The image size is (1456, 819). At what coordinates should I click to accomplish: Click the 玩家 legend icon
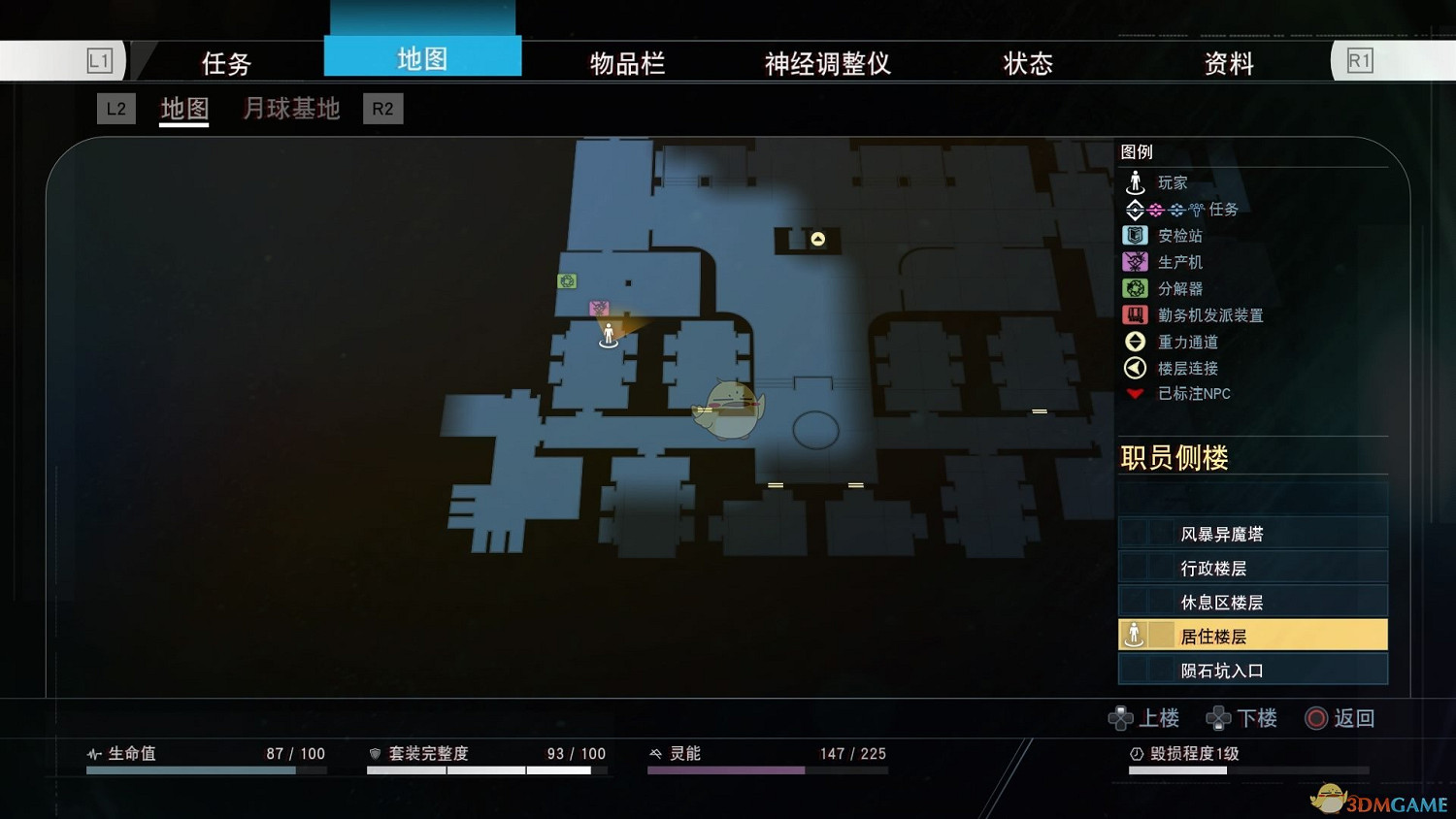1134,182
